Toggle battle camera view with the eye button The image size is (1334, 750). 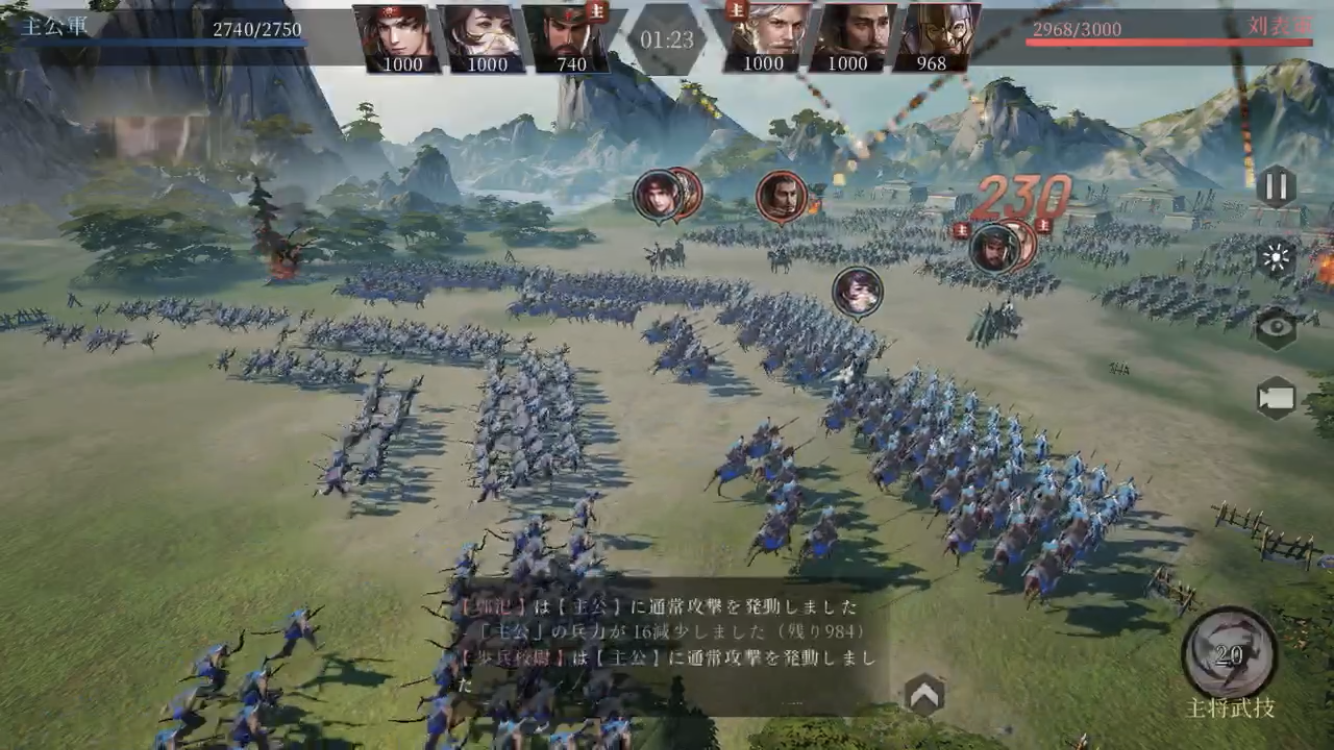1276,325
